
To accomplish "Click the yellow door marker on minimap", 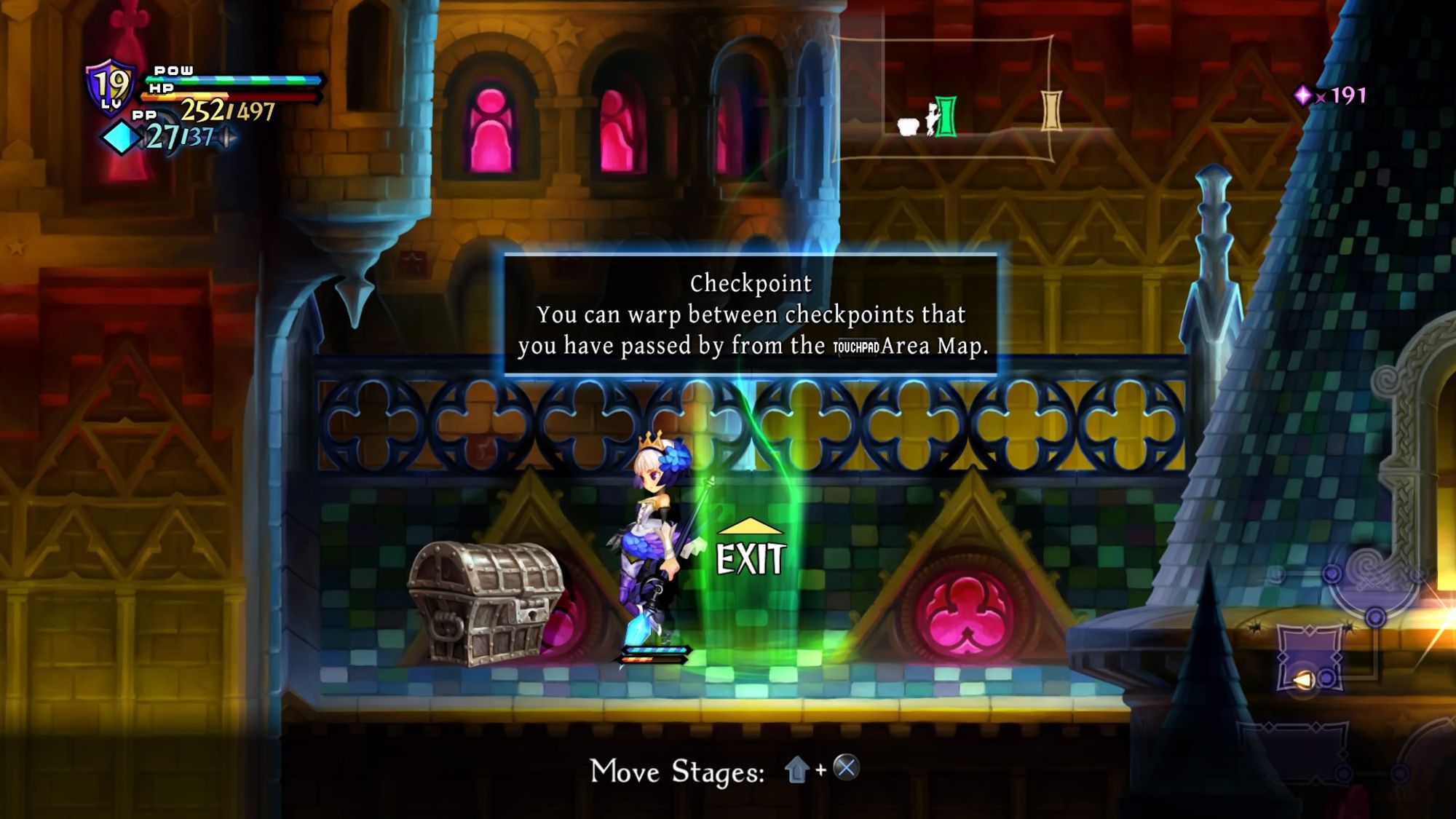I will 1051,111.
